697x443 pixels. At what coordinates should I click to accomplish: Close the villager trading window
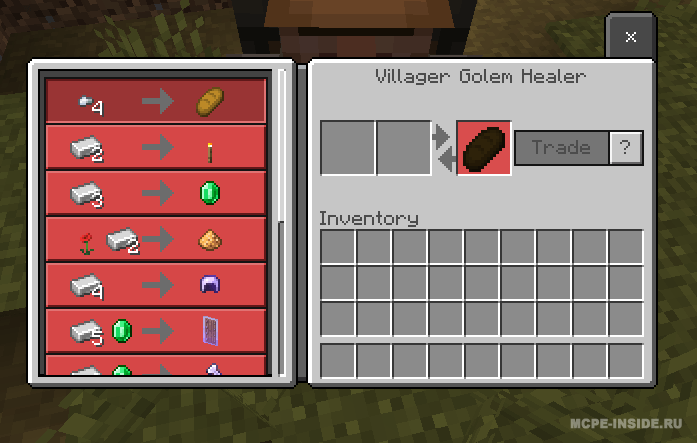point(630,38)
